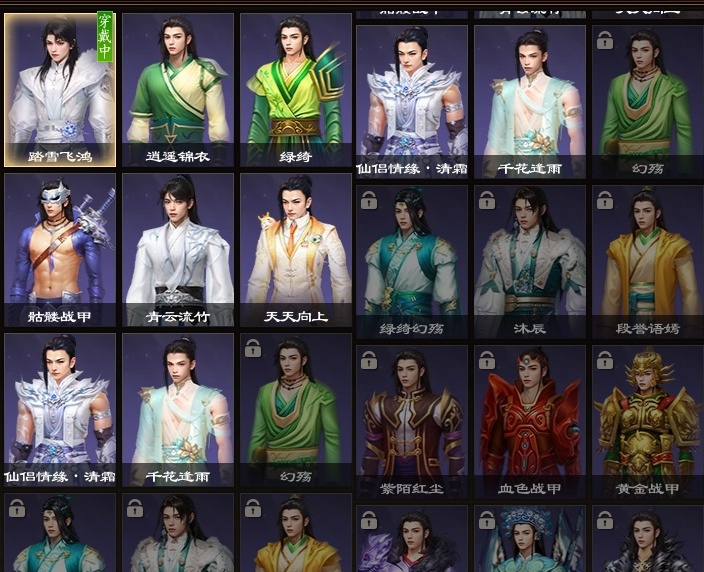Screen dimensions: 704x572
Task: Choose the locked 紫陌红尘 outfit
Action: (412, 422)
